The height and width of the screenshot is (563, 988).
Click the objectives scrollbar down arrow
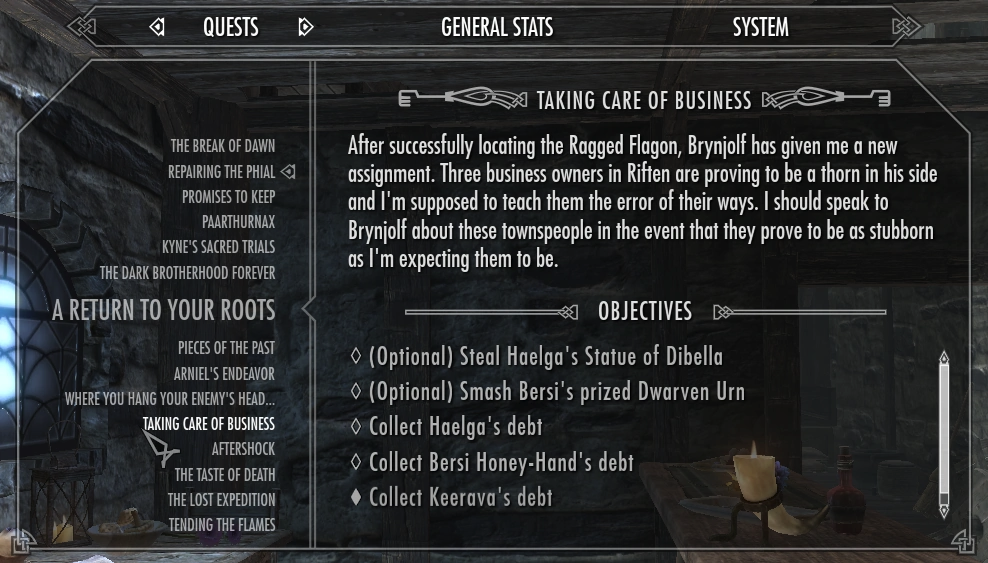(943, 512)
